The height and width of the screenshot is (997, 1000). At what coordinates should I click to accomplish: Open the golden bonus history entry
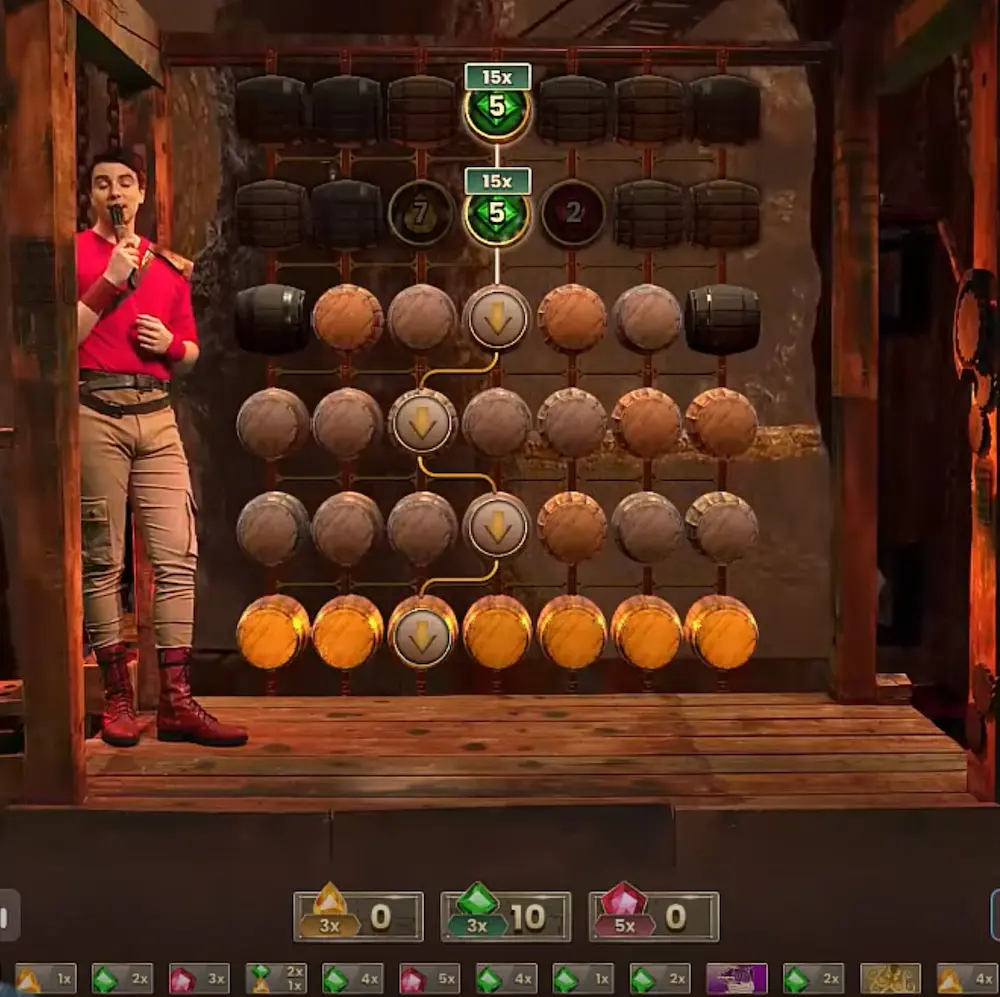[890, 978]
